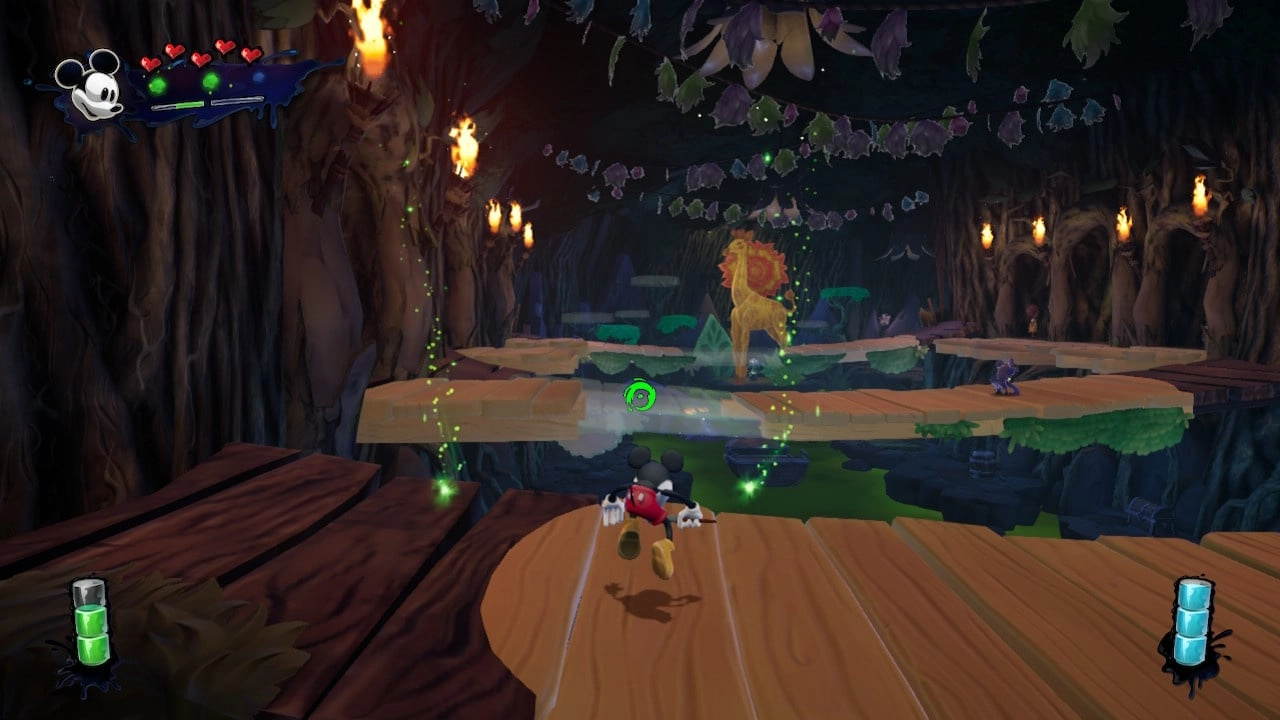Viewport: 1280px width, 720px height.
Task: Click the treasure chest near the bottom right
Action: pyautogui.click(x=1145, y=514)
